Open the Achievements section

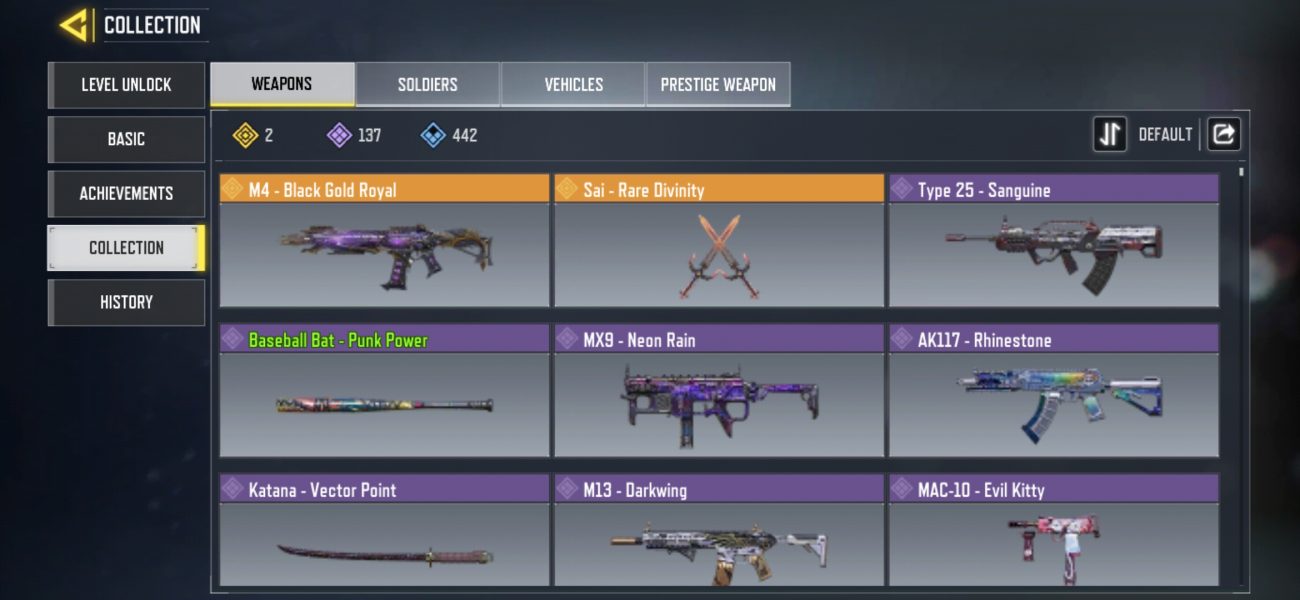(126, 193)
